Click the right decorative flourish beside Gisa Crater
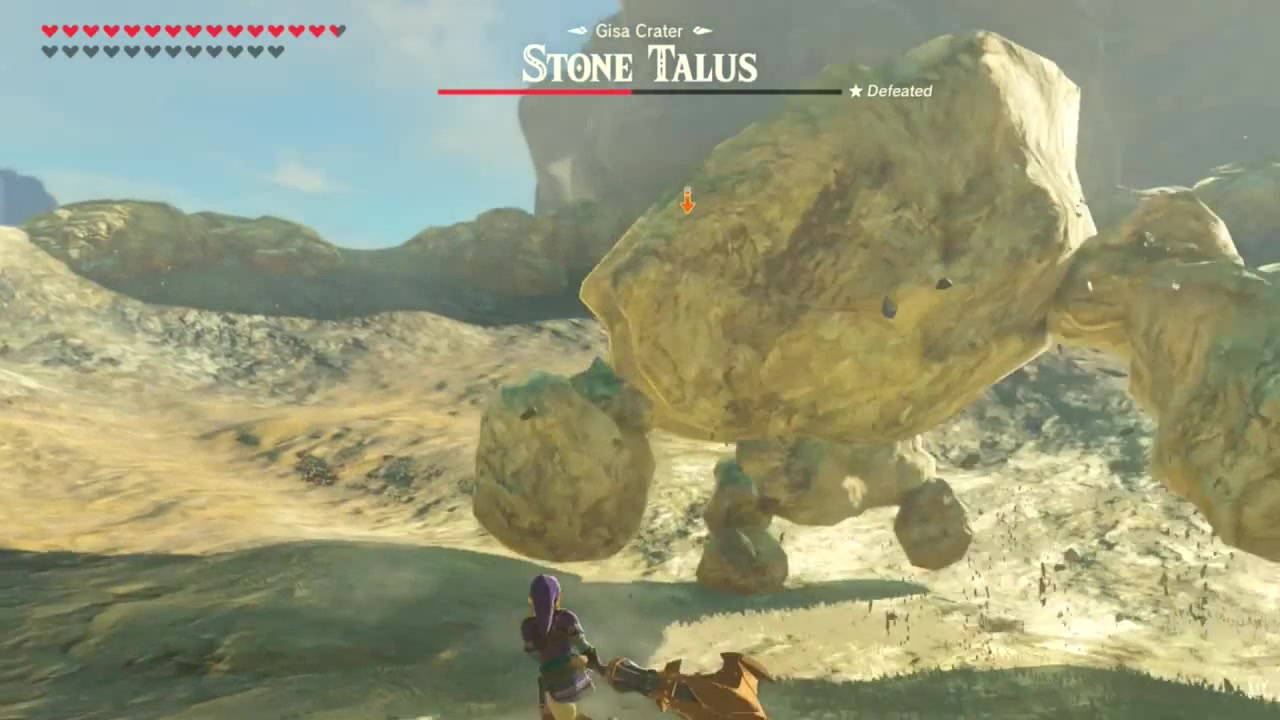Viewport: 1280px width, 720px height. pyautogui.click(x=700, y=31)
